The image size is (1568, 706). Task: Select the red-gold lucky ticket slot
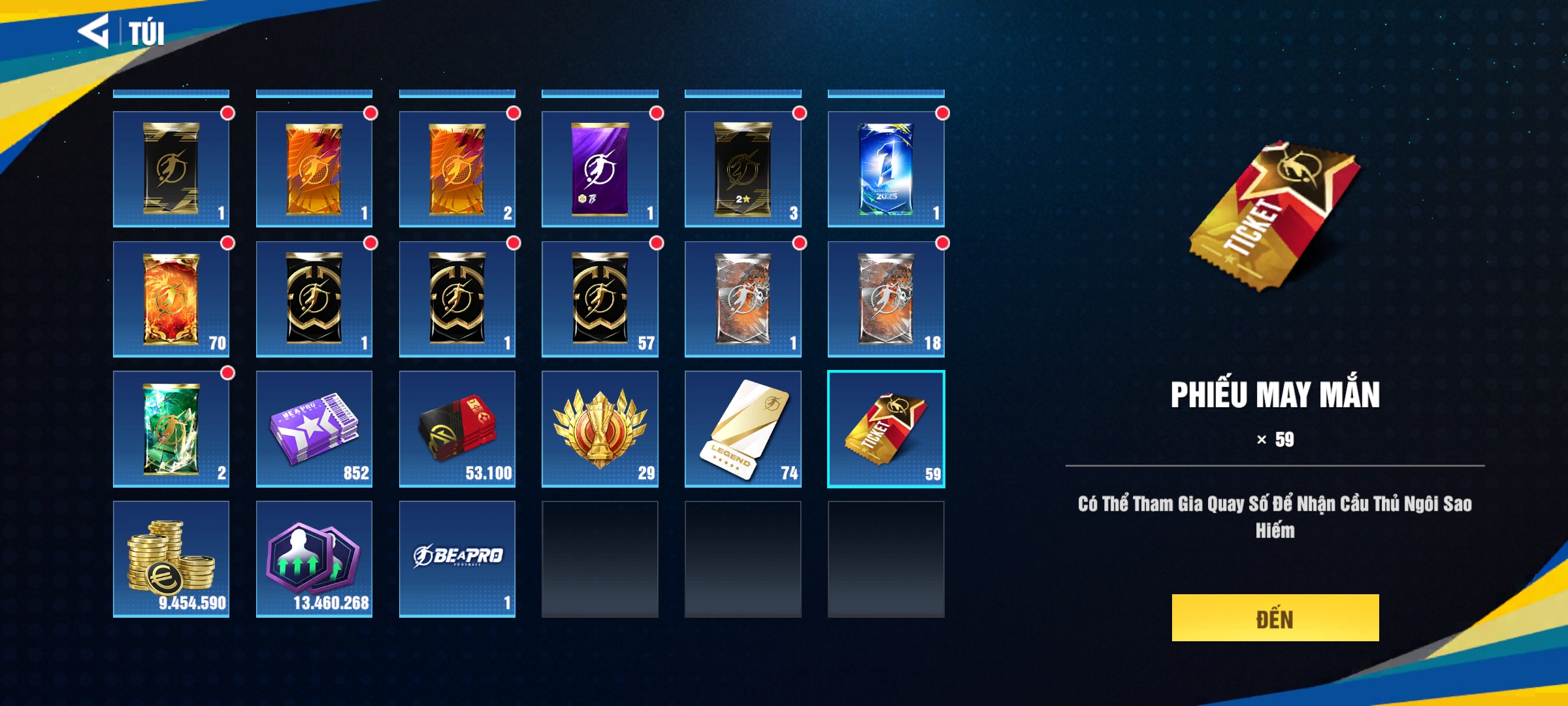885,429
